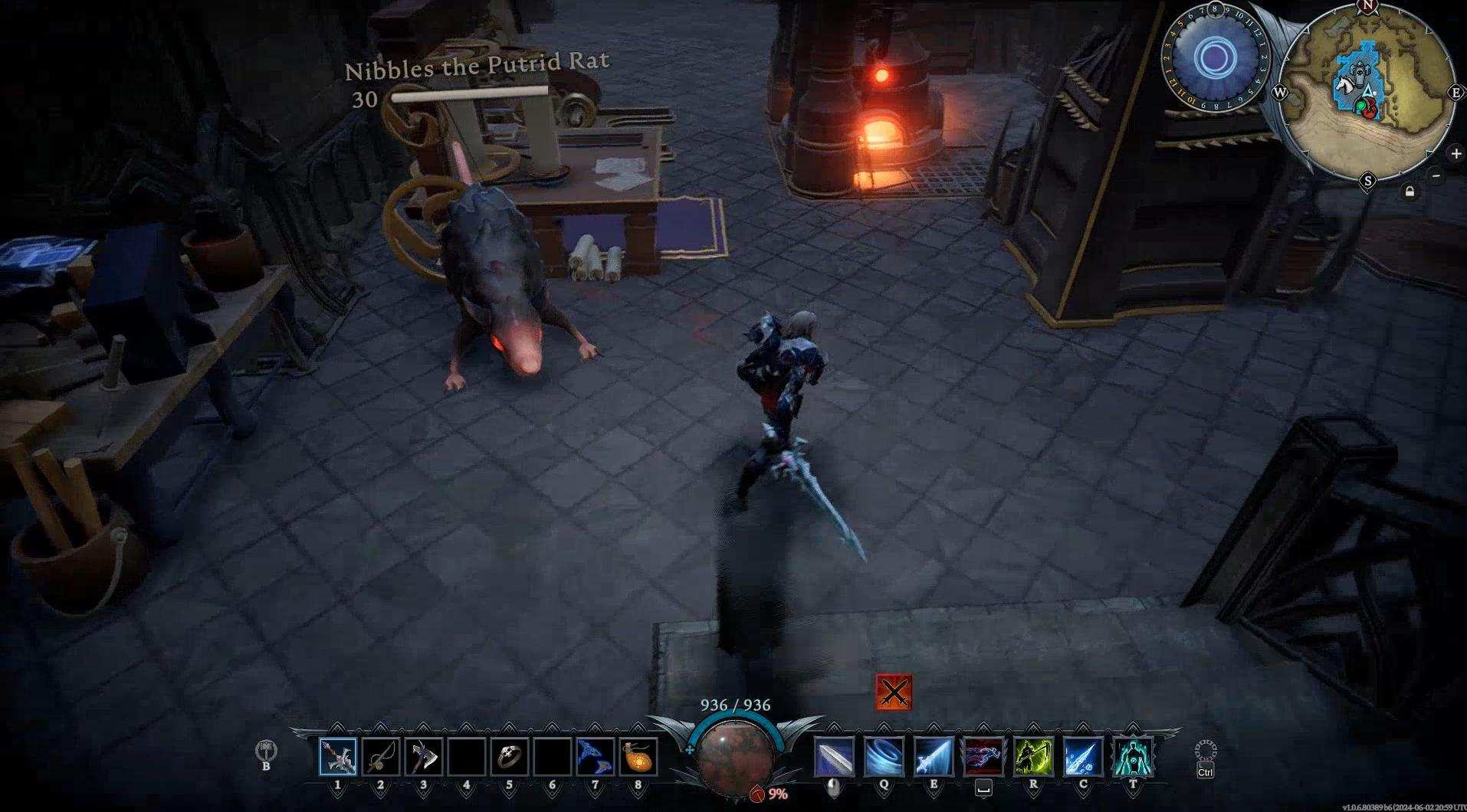The image size is (1467, 812).
Task: Open the build menu hammer icon
Action: (266, 749)
